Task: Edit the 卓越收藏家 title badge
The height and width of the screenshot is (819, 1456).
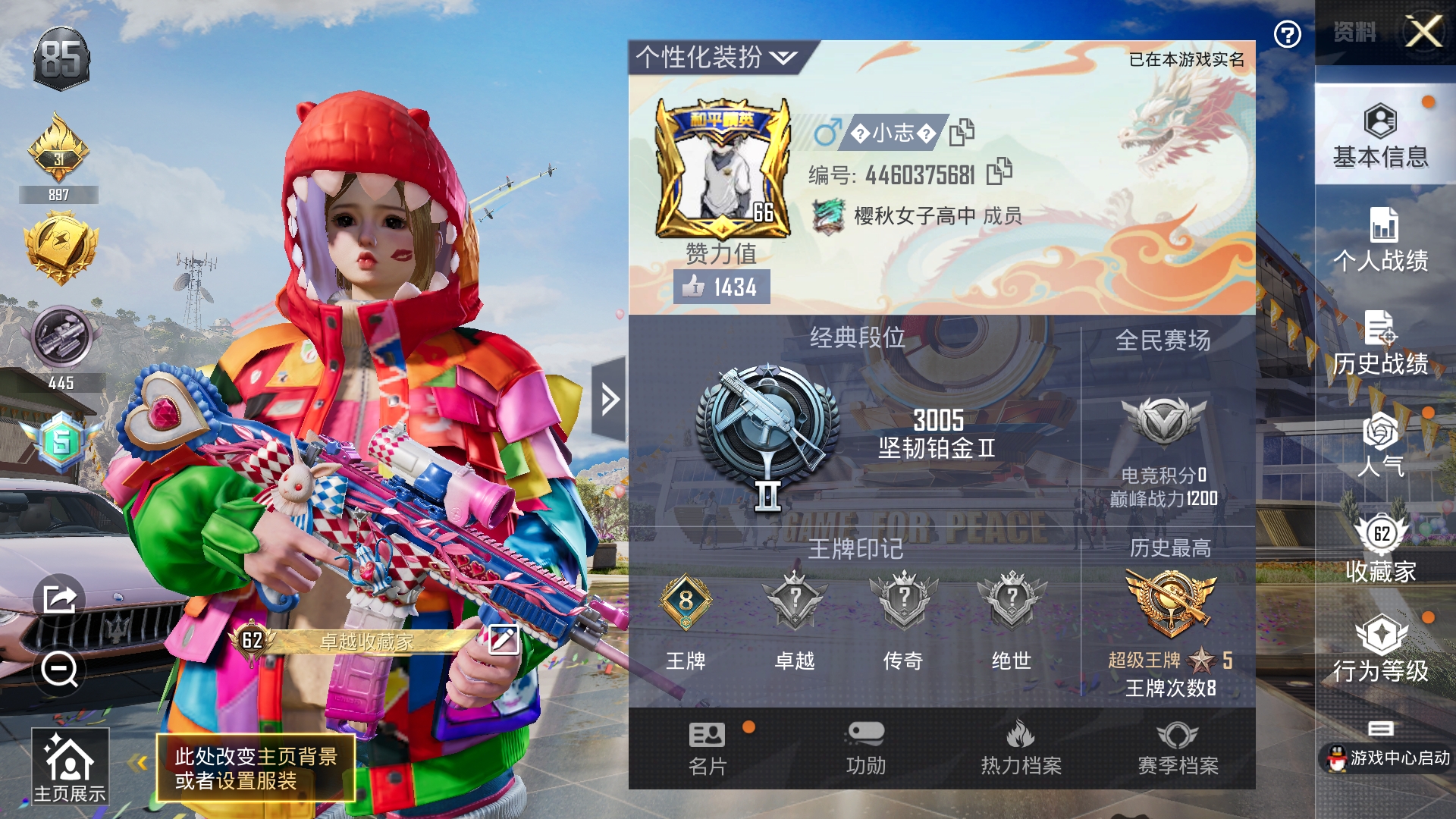Action: [504, 640]
